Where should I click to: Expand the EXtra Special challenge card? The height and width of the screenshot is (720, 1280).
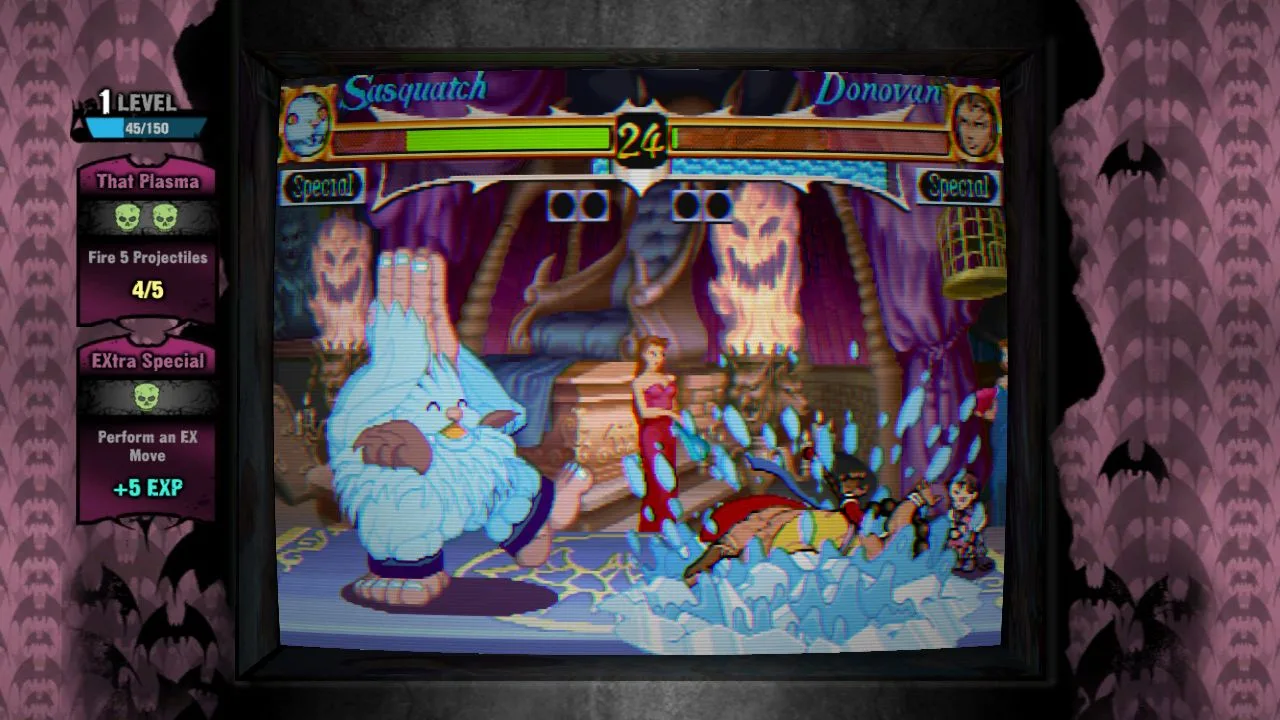point(147,360)
